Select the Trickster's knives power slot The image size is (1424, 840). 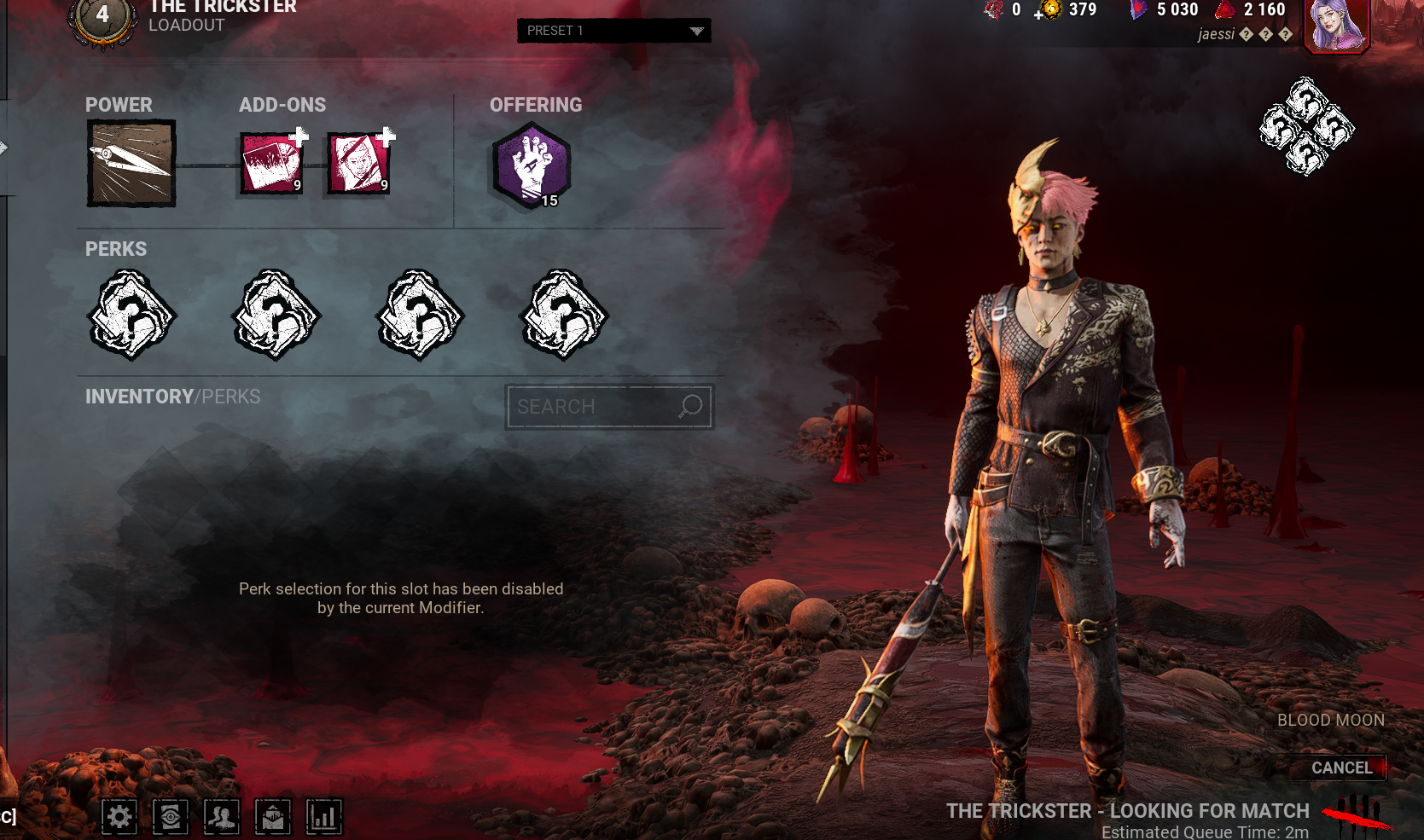pyautogui.click(x=131, y=163)
